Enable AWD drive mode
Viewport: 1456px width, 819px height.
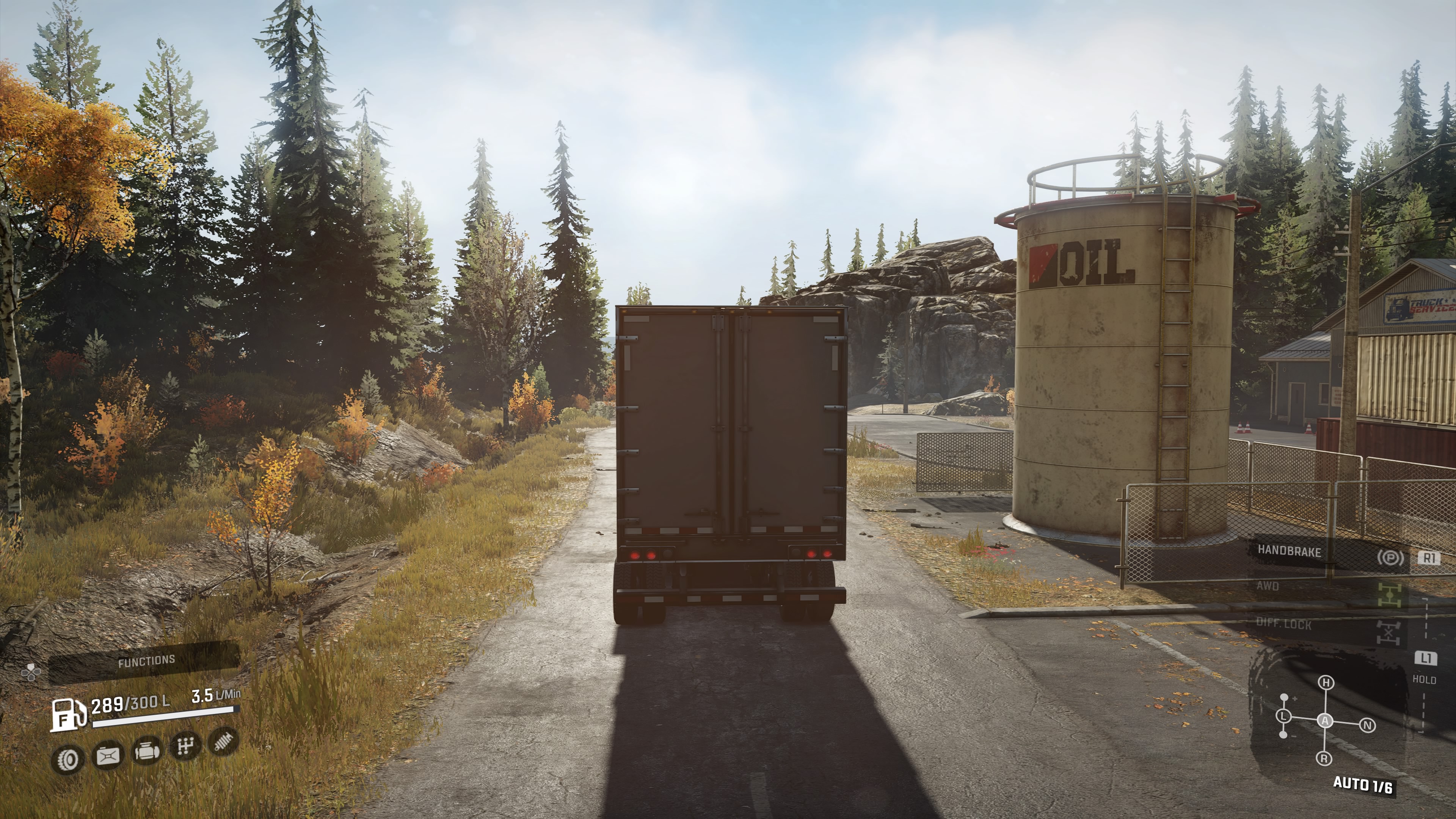tap(1268, 585)
